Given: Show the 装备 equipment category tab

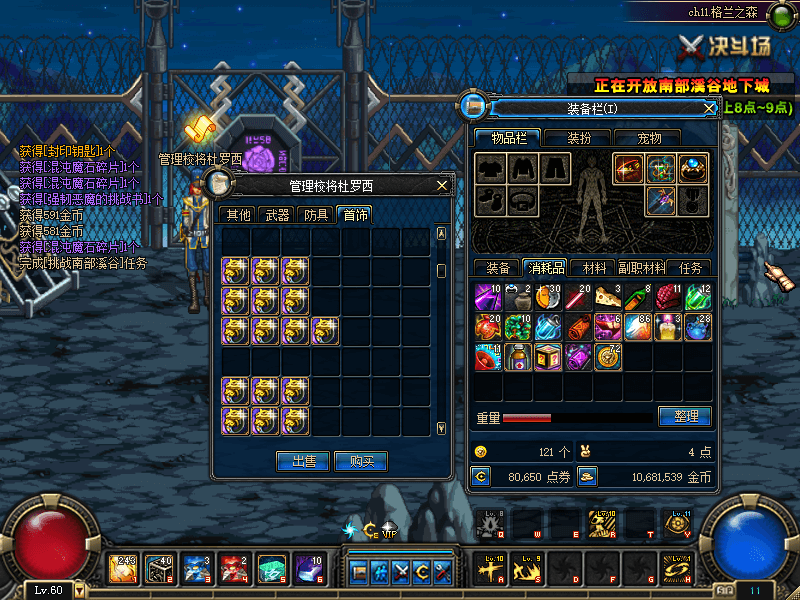Looking at the screenshot, I should coord(498,268).
